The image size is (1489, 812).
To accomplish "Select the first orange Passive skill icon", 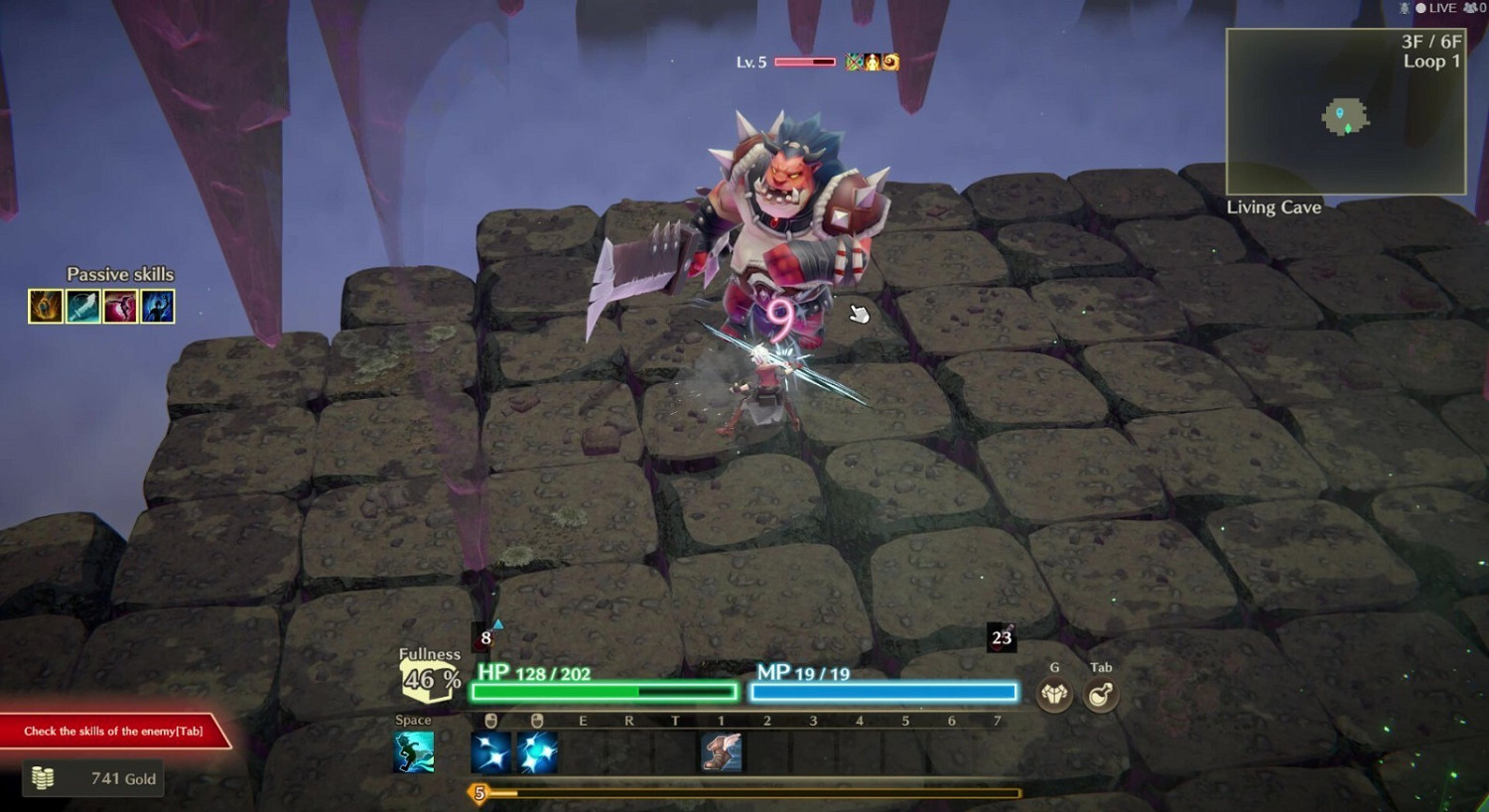I will pyautogui.click(x=44, y=306).
